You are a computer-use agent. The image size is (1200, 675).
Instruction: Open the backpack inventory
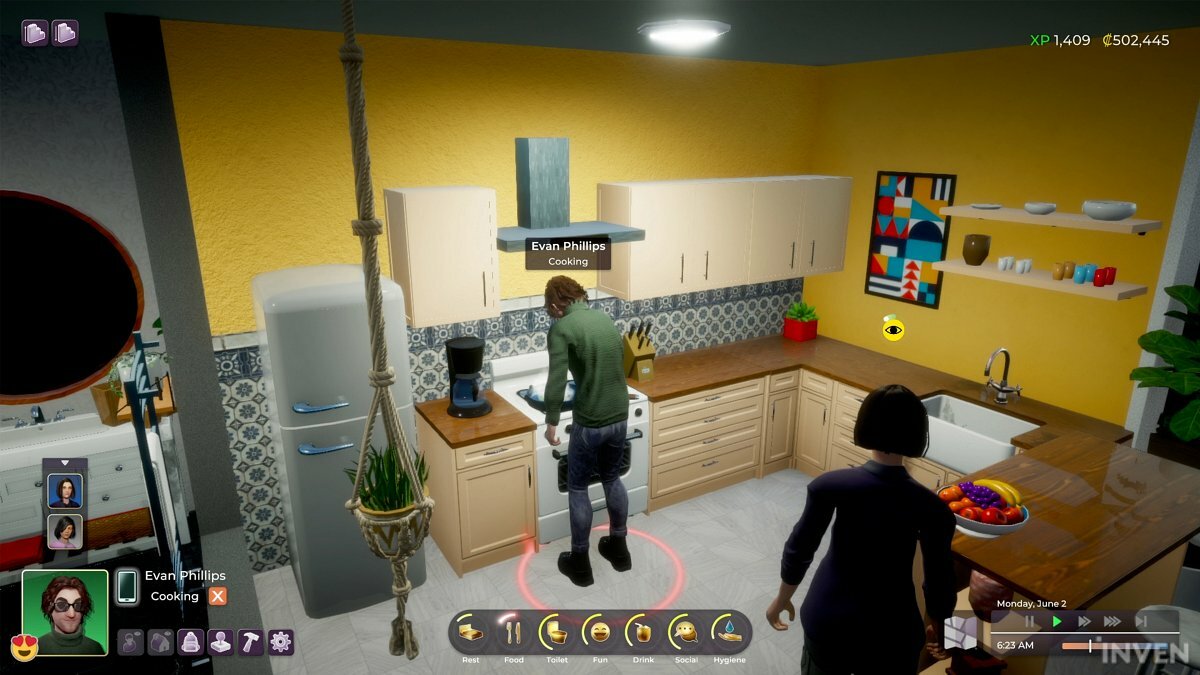191,642
